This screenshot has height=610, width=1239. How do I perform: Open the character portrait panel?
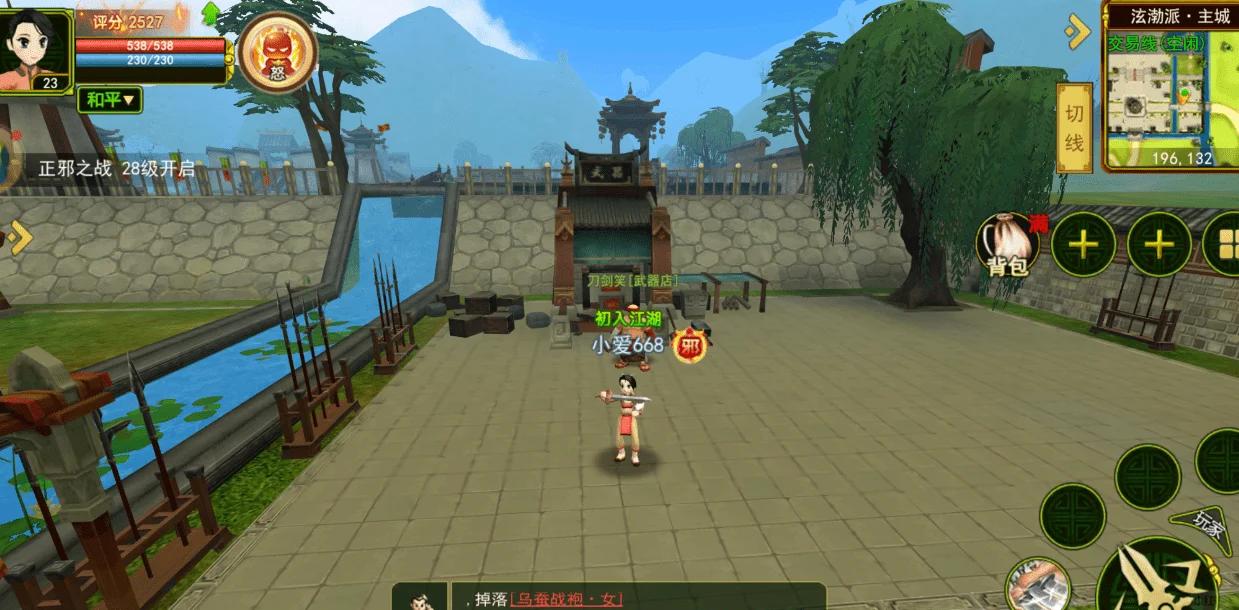36,48
